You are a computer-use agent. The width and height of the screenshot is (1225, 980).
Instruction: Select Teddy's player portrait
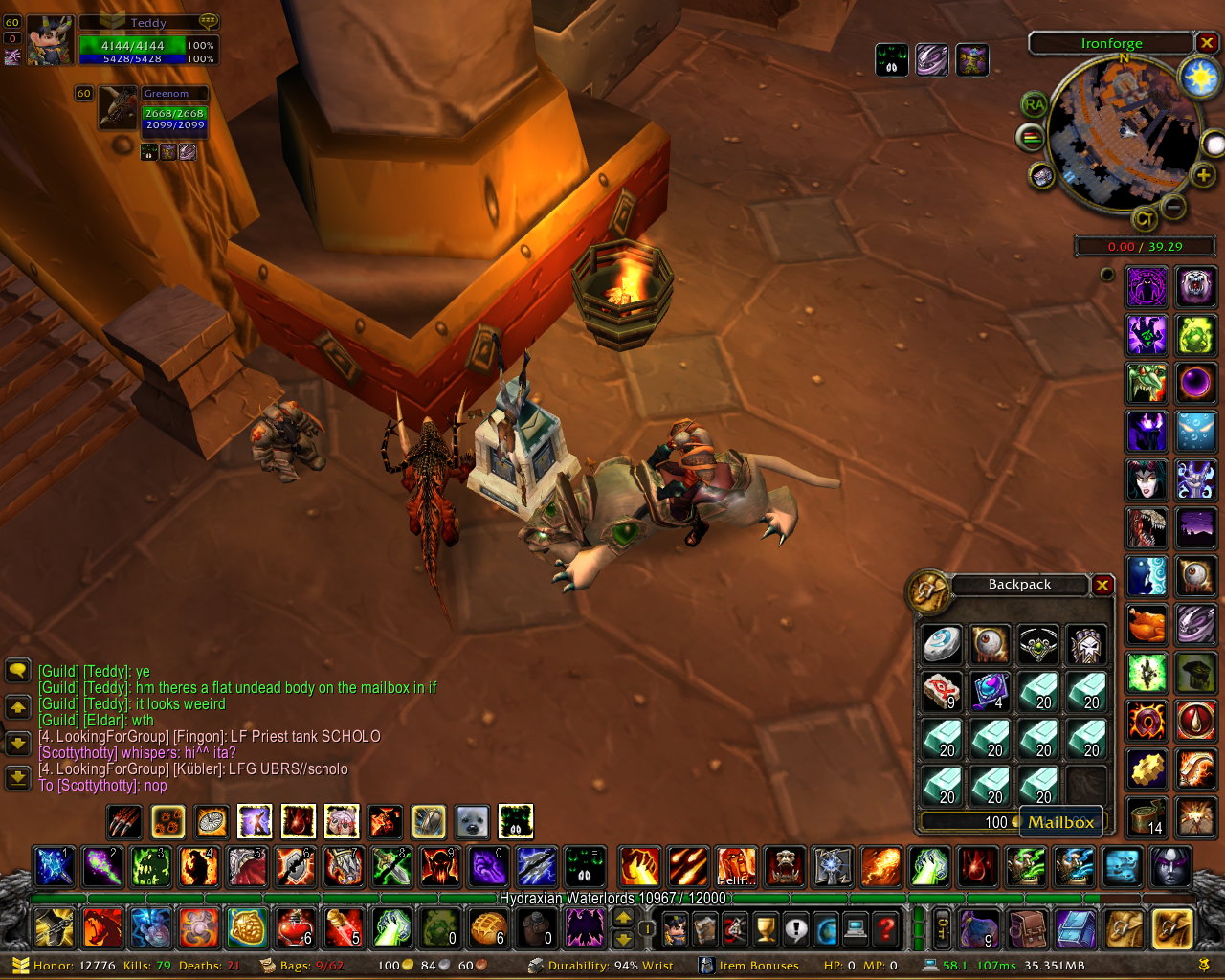click(x=50, y=41)
